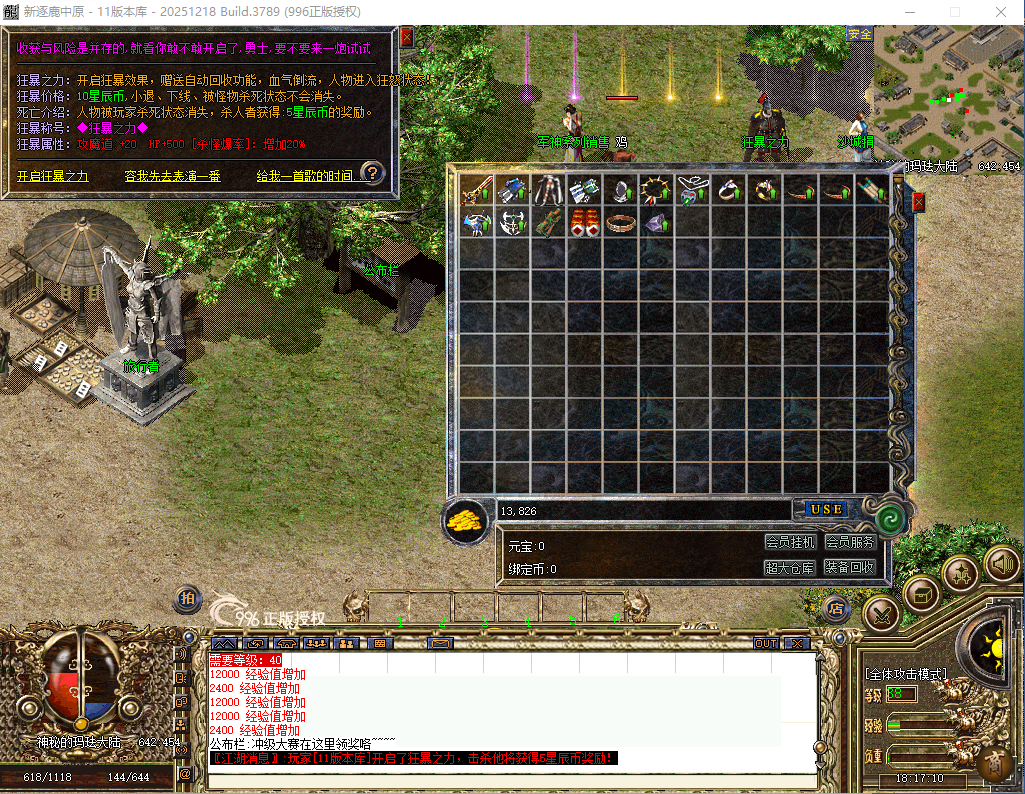This screenshot has height=794, width=1025.
Task: Open 会员挂机 member auto-play
Action: (790, 542)
